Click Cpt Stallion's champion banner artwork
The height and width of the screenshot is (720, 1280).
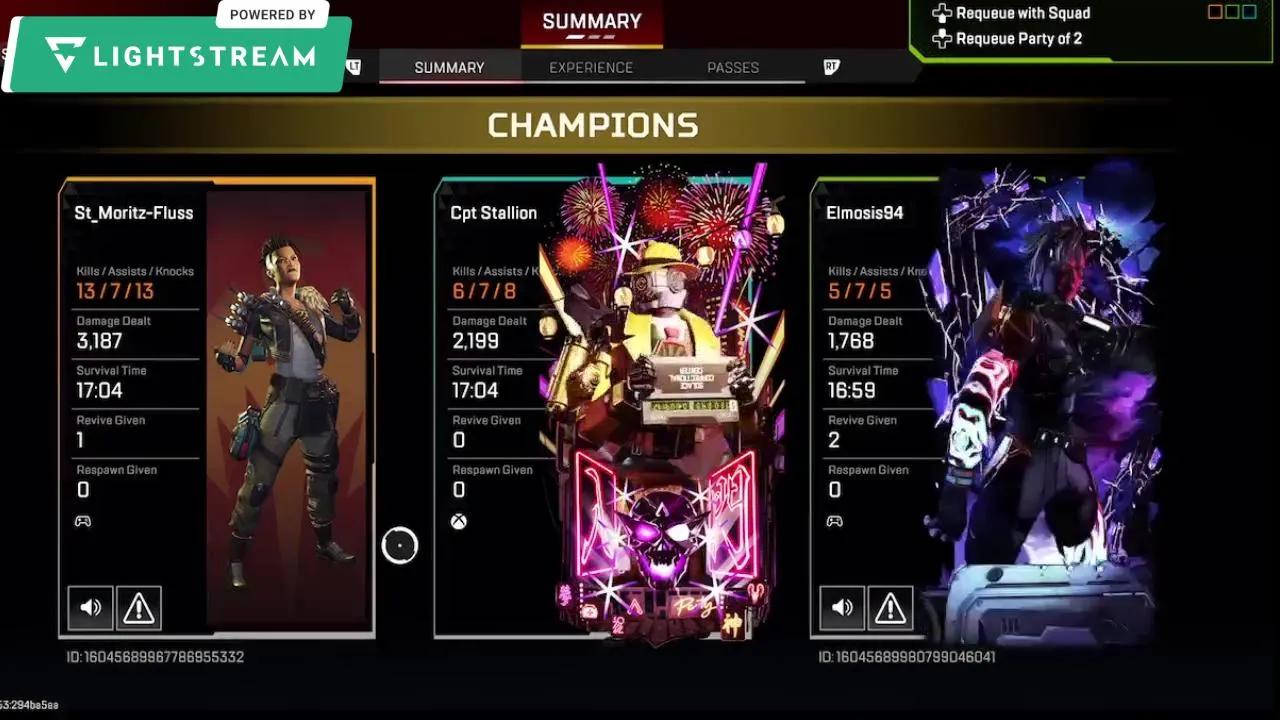(x=655, y=400)
